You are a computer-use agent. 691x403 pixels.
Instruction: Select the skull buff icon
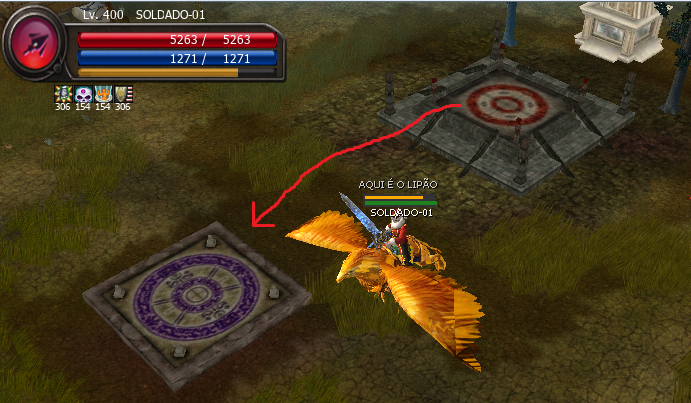(83, 94)
